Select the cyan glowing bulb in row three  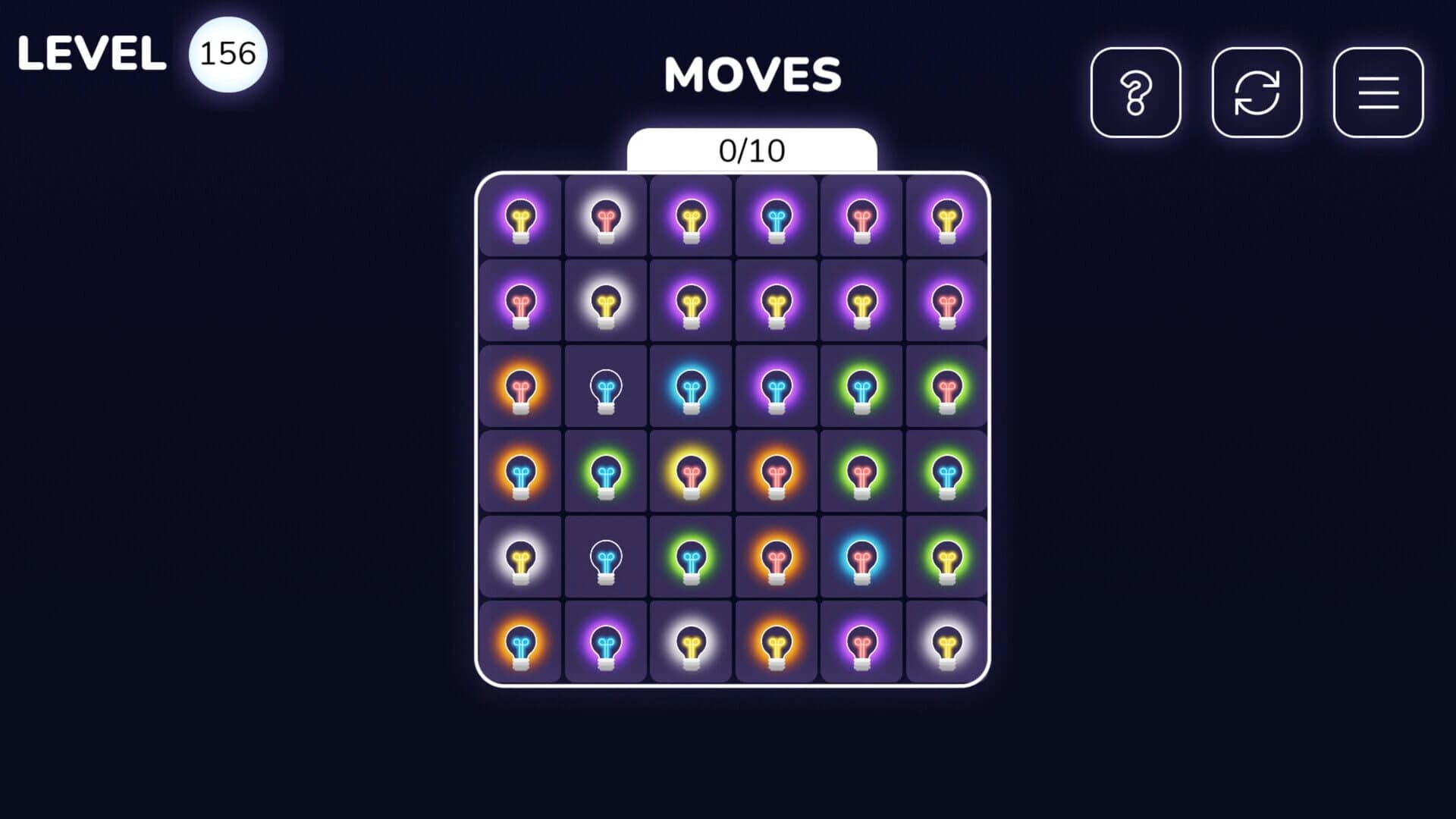[691, 388]
